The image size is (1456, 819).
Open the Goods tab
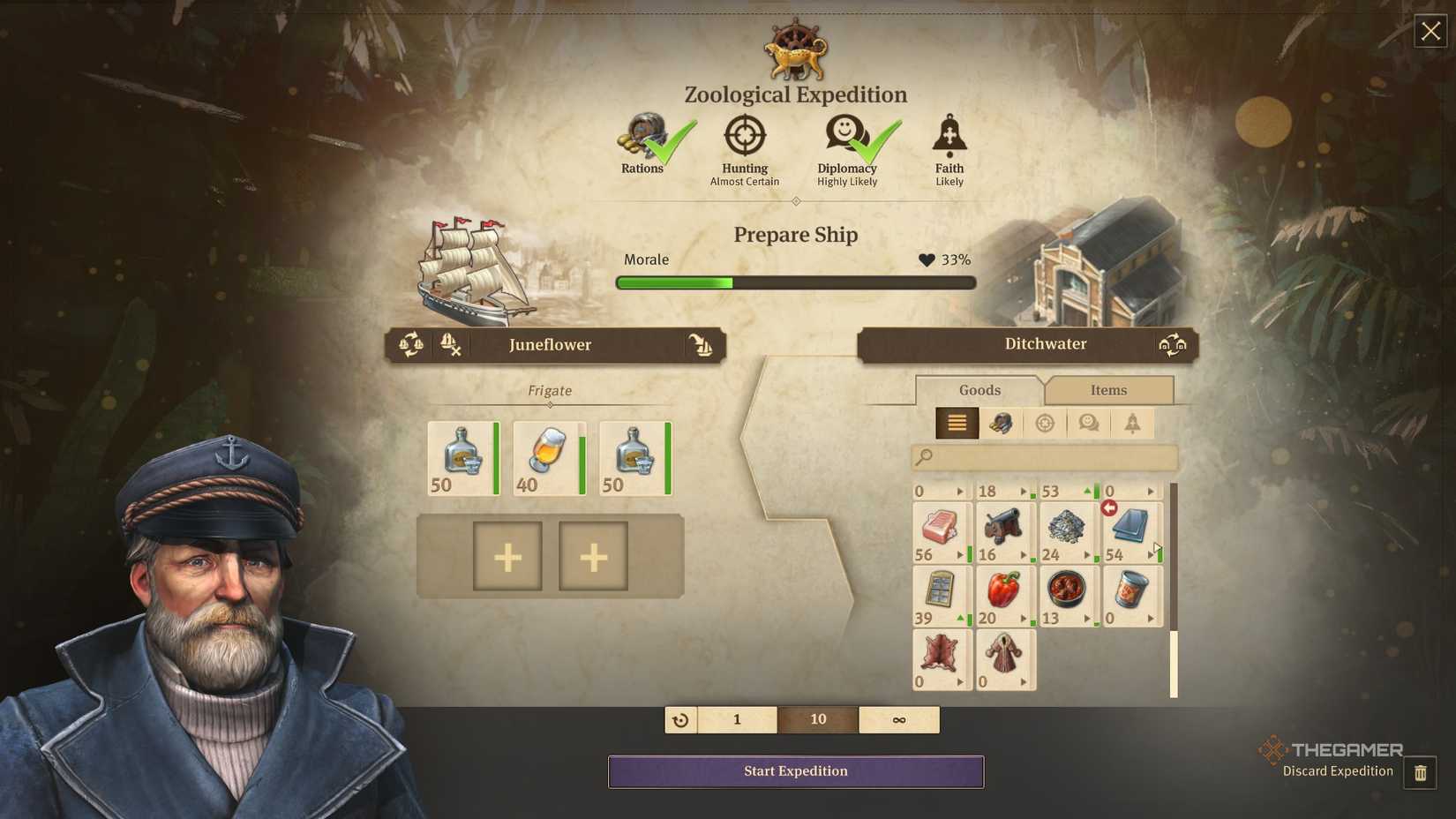979,390
